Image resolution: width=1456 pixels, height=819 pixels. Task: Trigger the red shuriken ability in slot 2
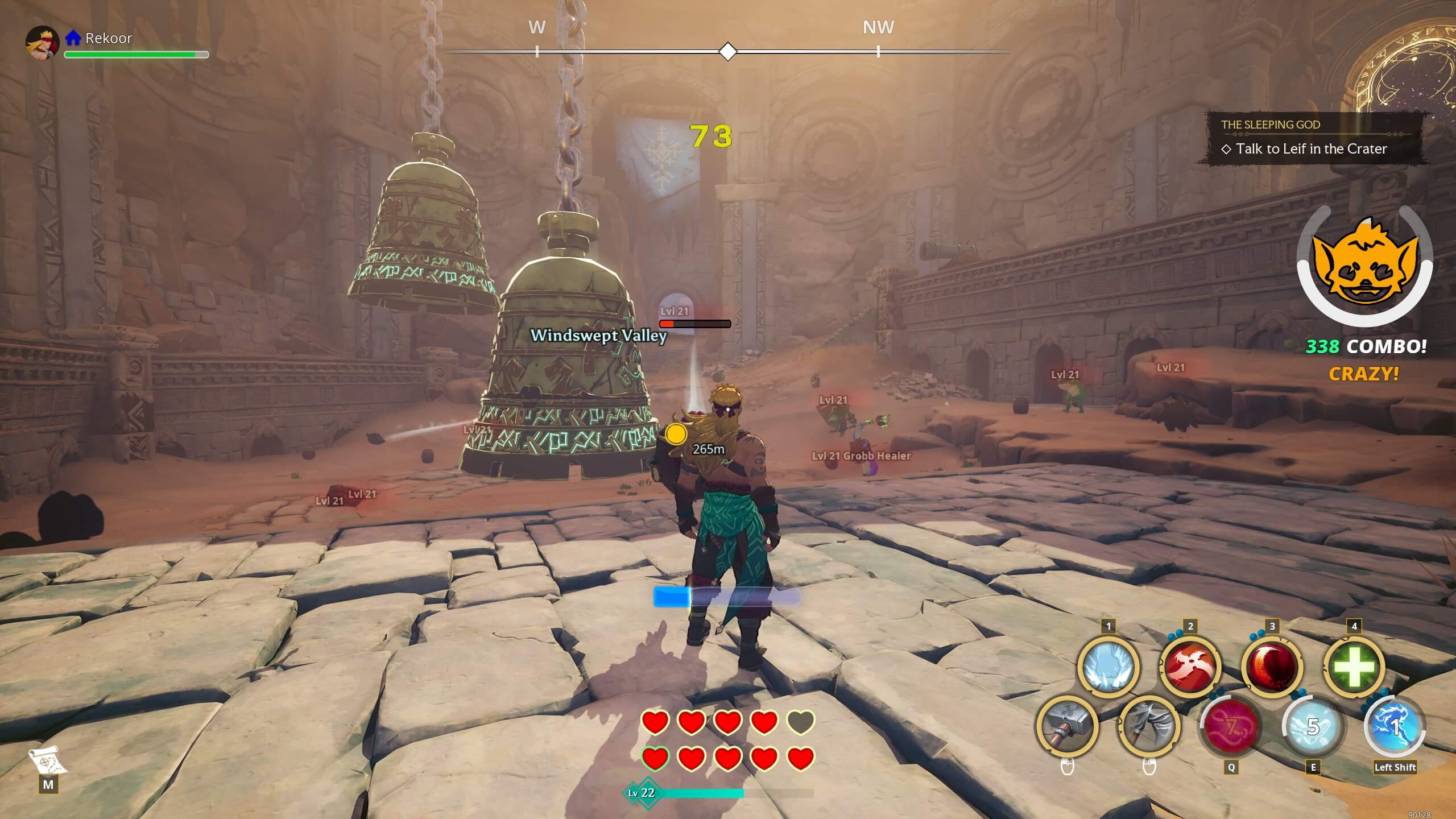tap(1190, 667)
